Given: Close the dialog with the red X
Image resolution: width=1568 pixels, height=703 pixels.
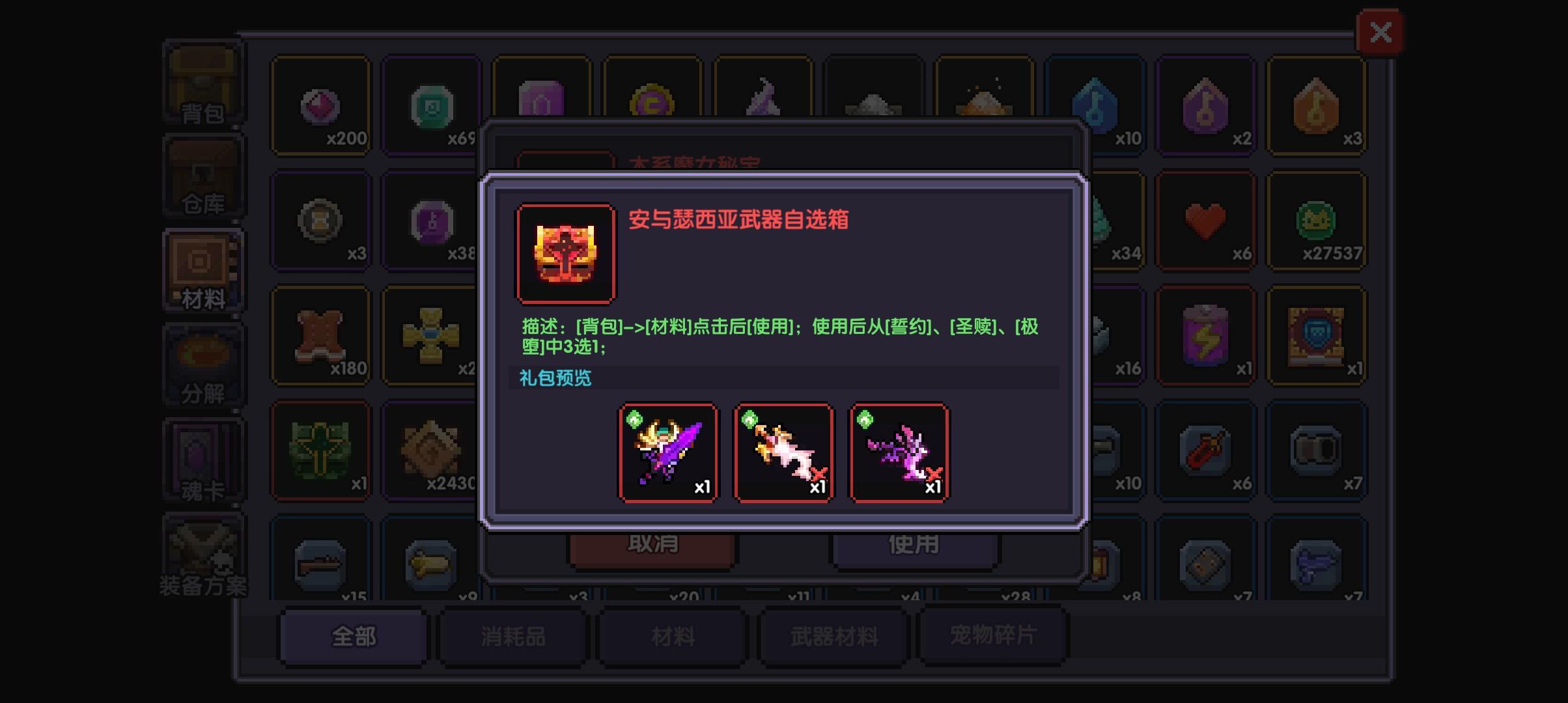Looking at the screenshot, I should pos(1381,31).
